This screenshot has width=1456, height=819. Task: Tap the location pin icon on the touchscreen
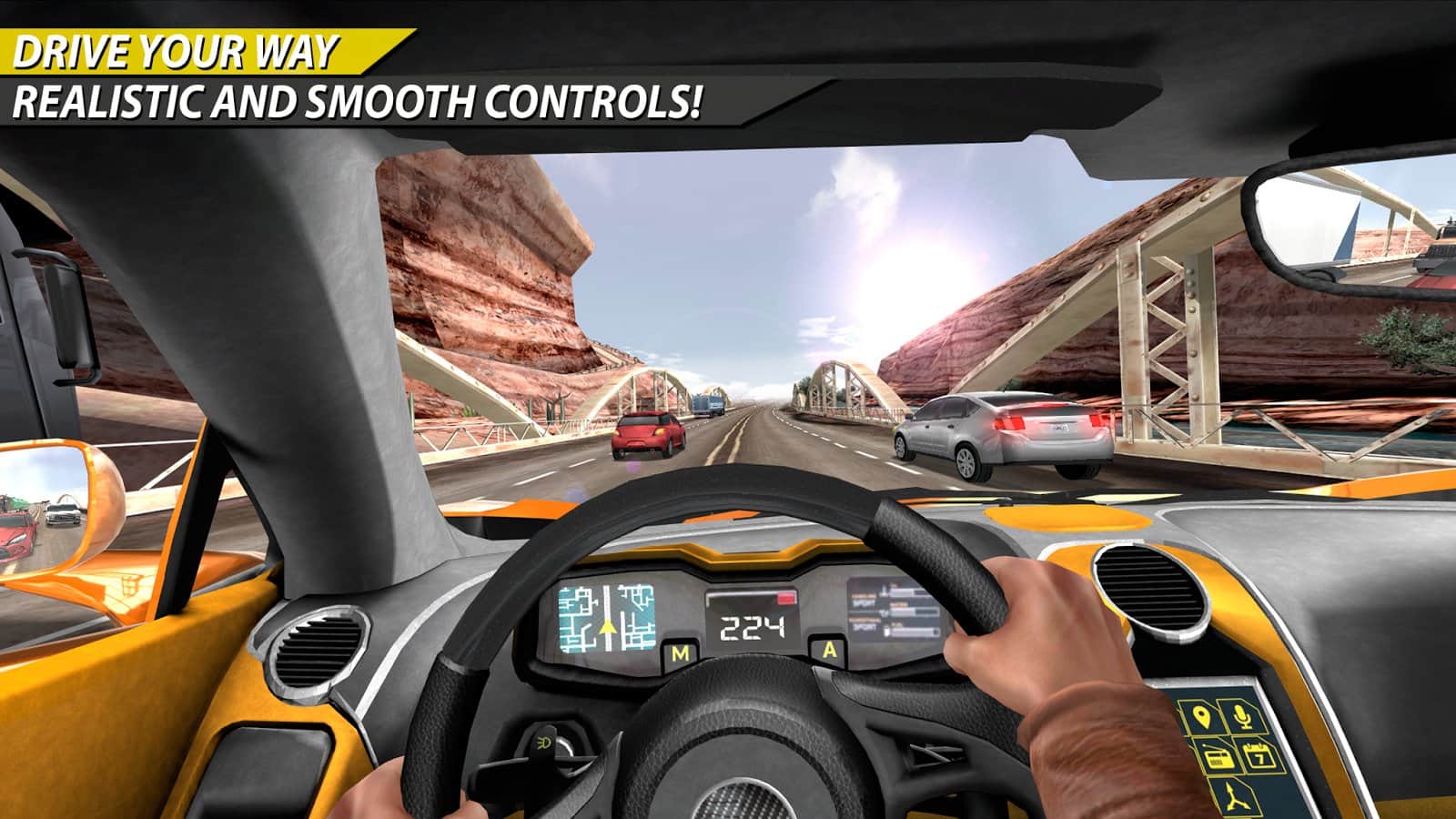pyautogui.click(x=1200, y=716)
